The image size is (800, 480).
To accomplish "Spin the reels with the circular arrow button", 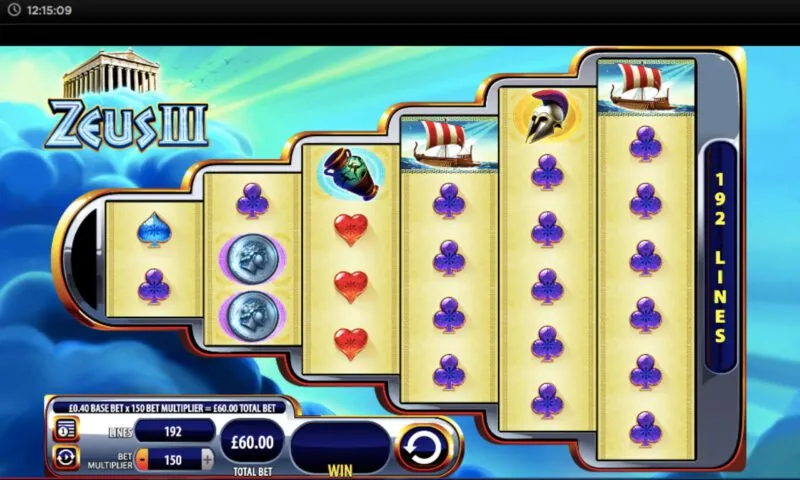I will [x=425, y=446].
